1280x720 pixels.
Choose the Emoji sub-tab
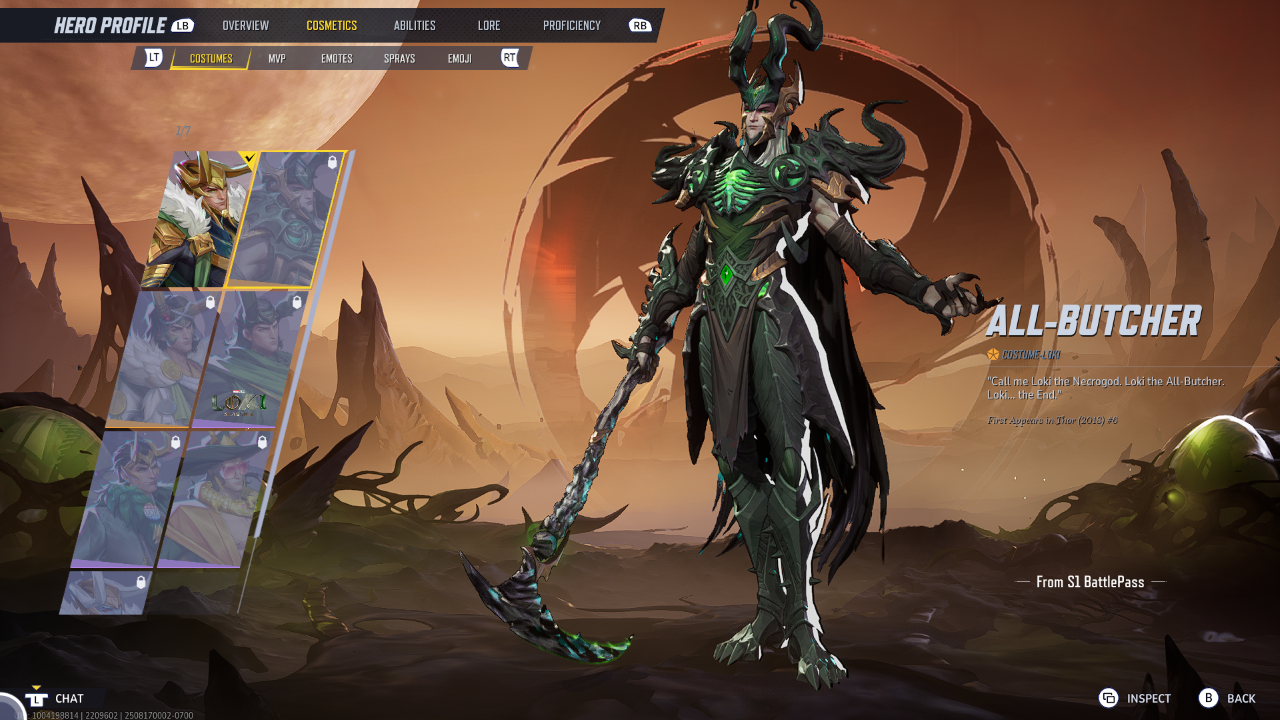pos(460,59)
